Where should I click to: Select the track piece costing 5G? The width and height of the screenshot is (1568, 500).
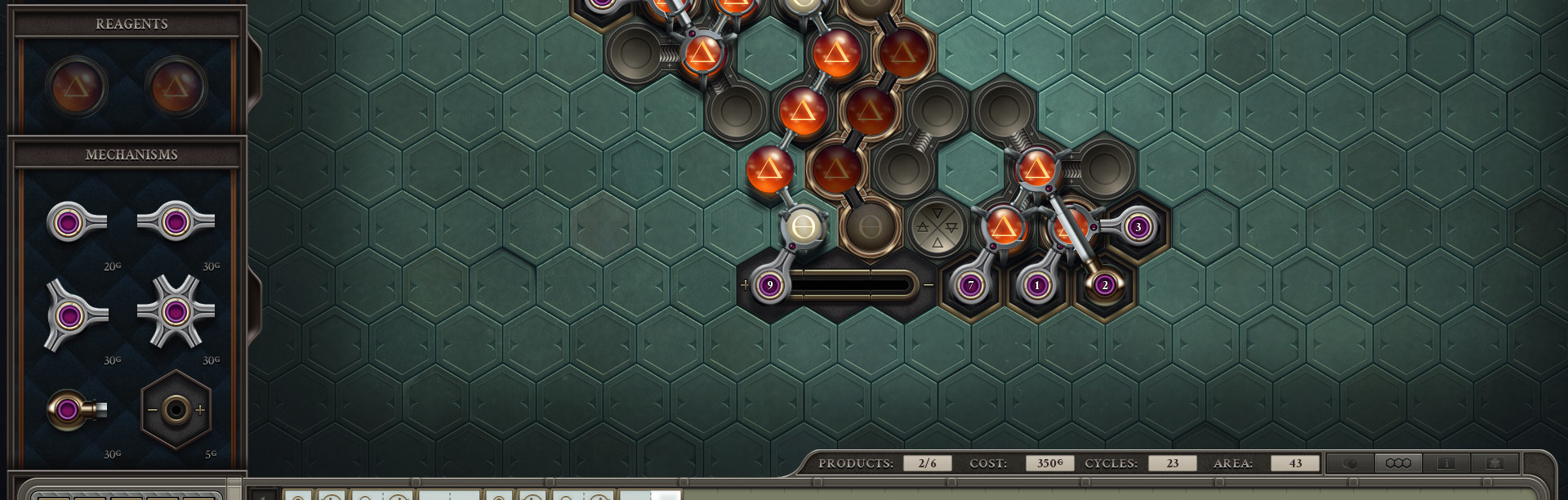point(176,409)
